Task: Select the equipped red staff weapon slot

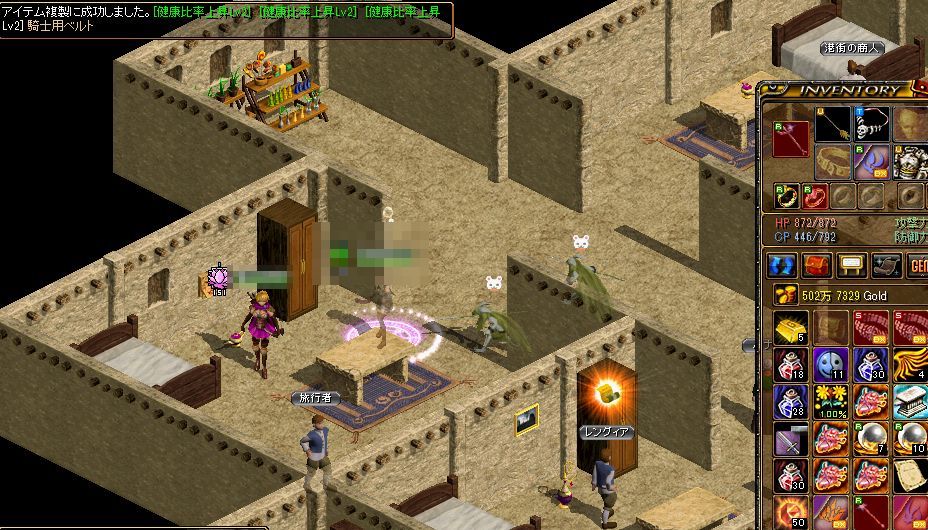Action: coord(790,137)
